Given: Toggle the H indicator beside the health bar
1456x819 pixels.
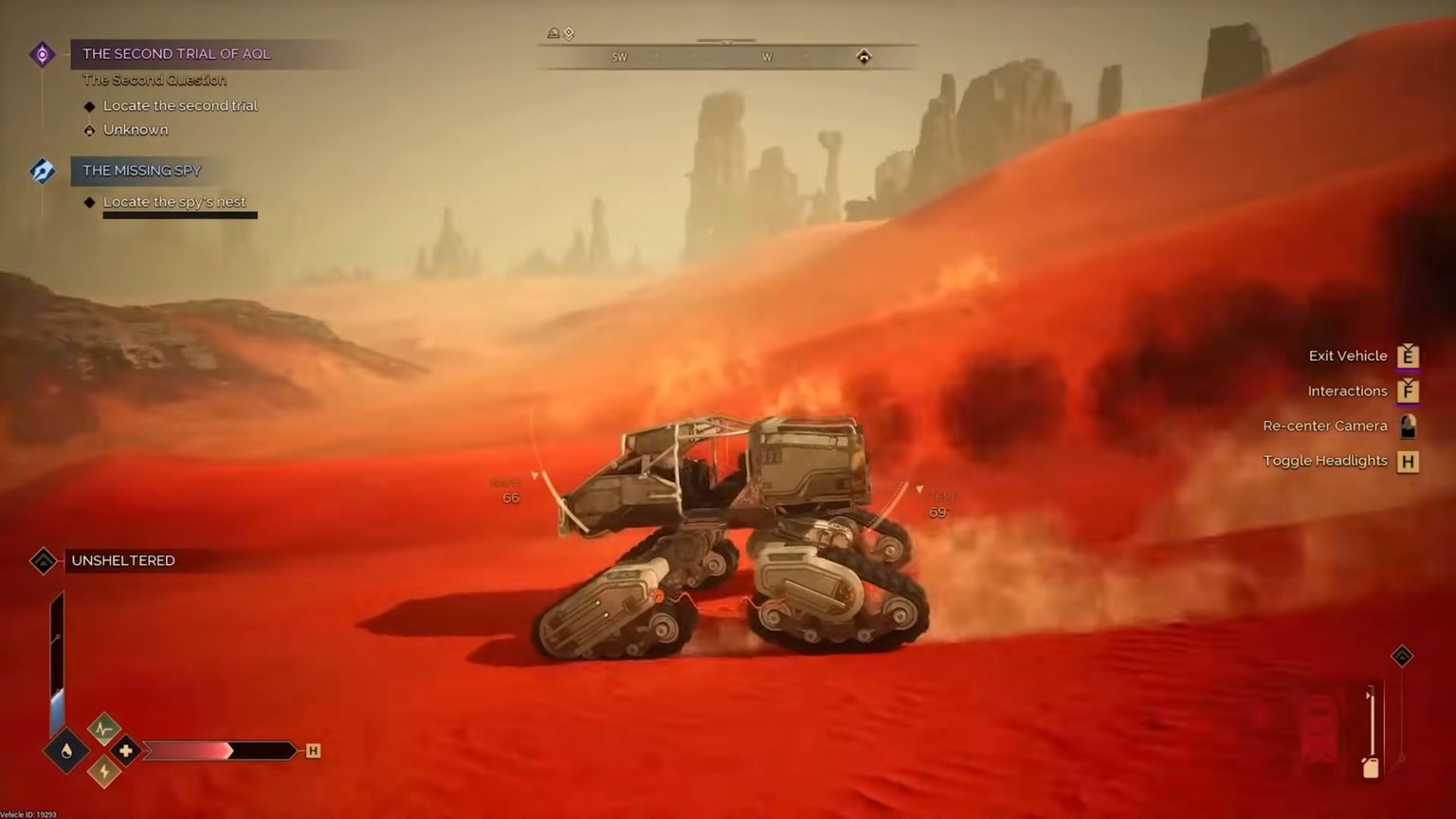Looking at the screenshot, I should 313,751.
